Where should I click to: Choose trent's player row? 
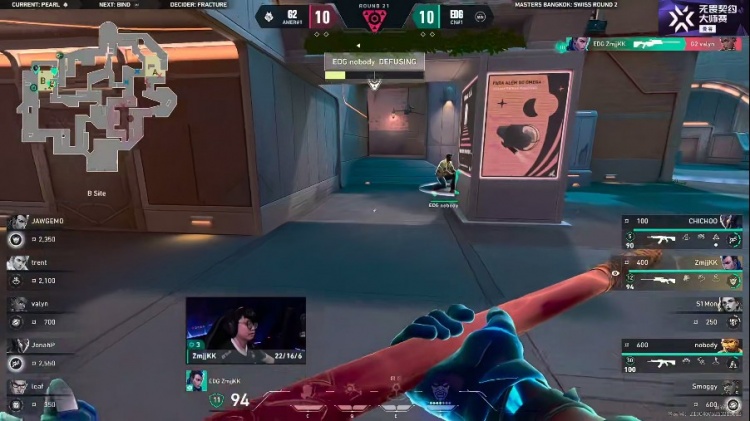(x=40, y=271)
